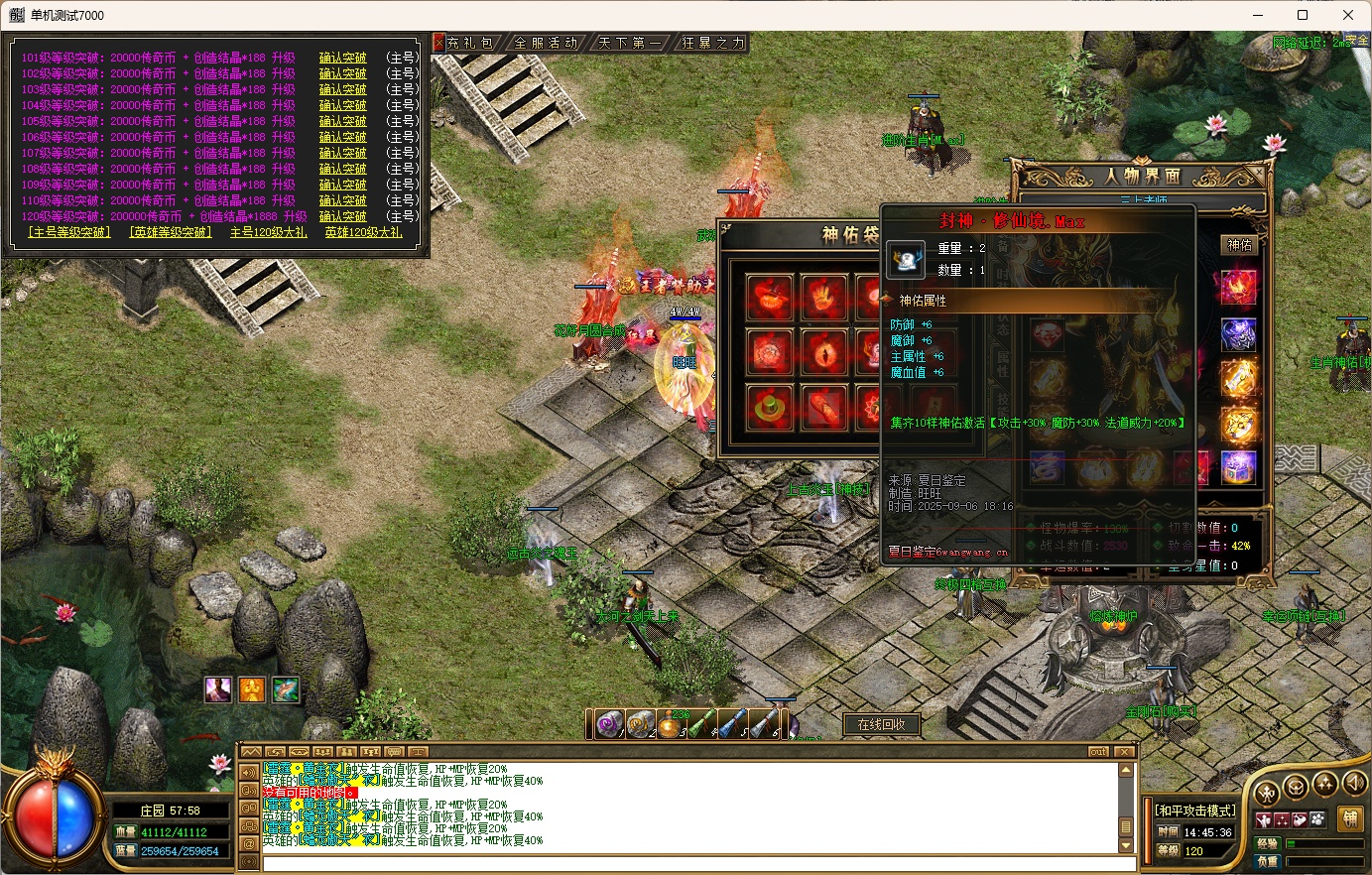The height and width of the screenshot is (875, 1372).
Task: Select the green hat item in 神佑袋
Action: pyautogui.click(x=771, y=407)
